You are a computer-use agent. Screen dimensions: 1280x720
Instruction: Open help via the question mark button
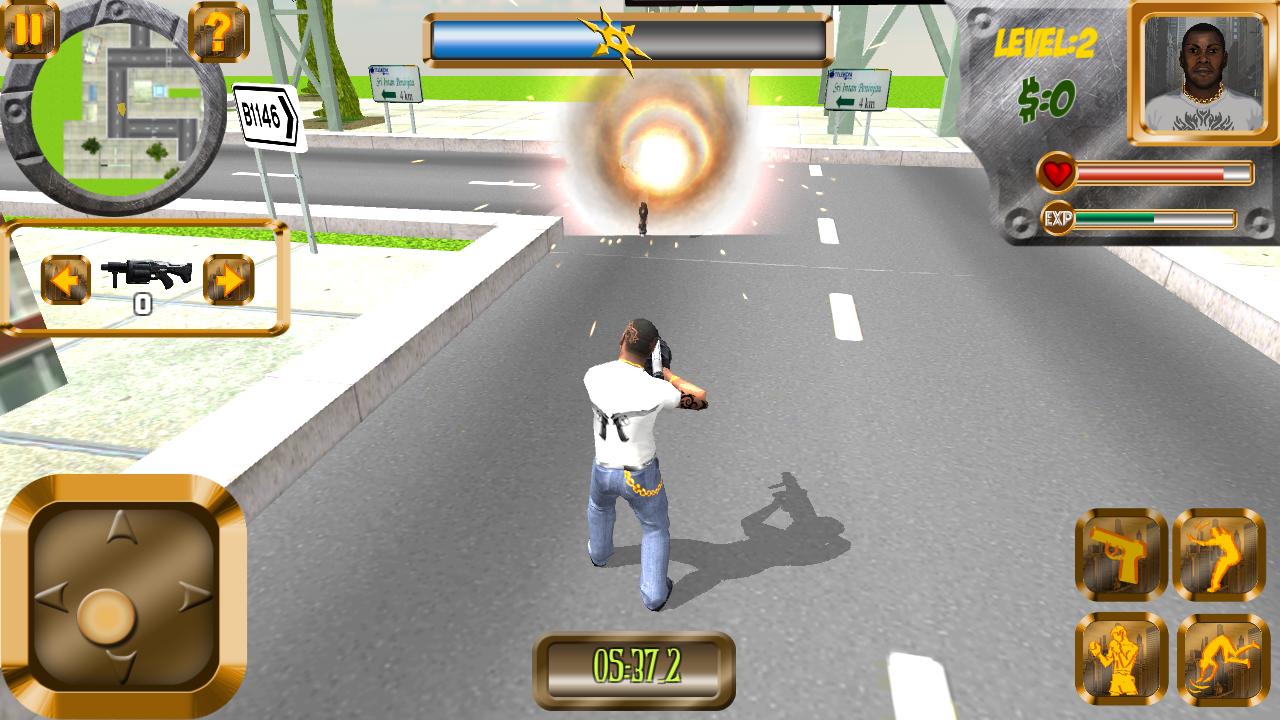(217, 32)
